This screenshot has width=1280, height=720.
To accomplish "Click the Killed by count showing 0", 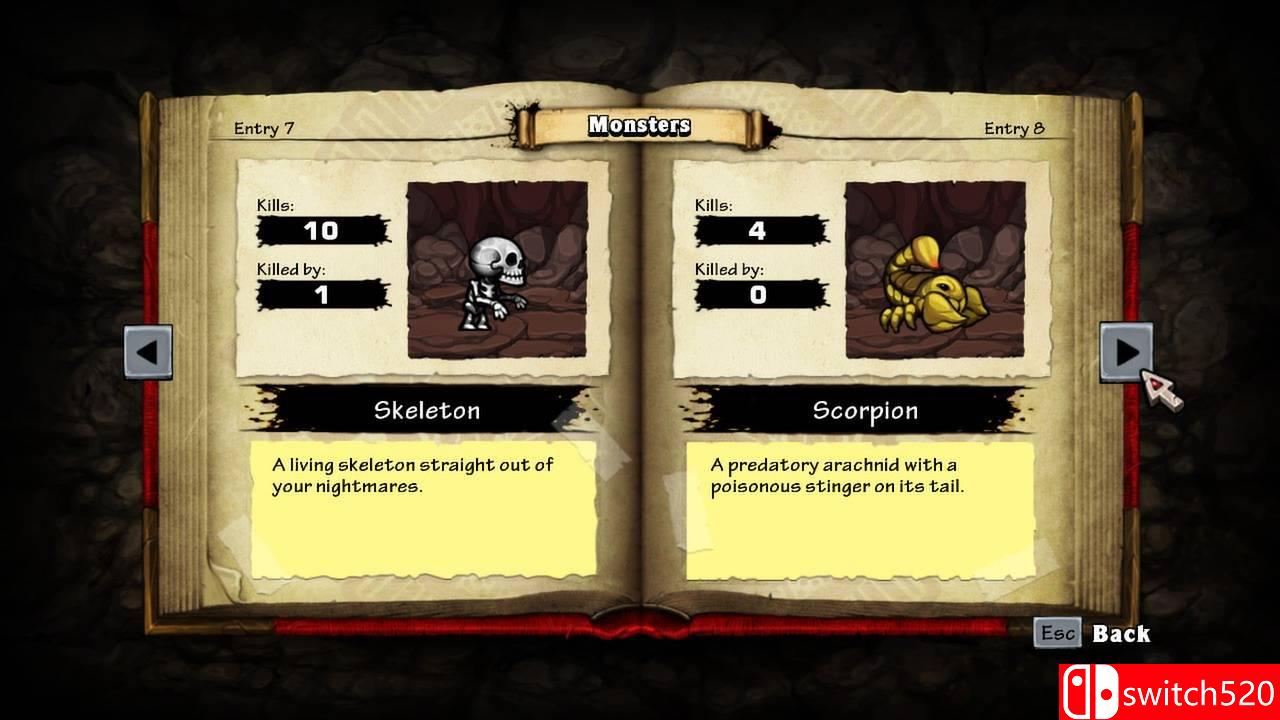I will pos(757,294).
